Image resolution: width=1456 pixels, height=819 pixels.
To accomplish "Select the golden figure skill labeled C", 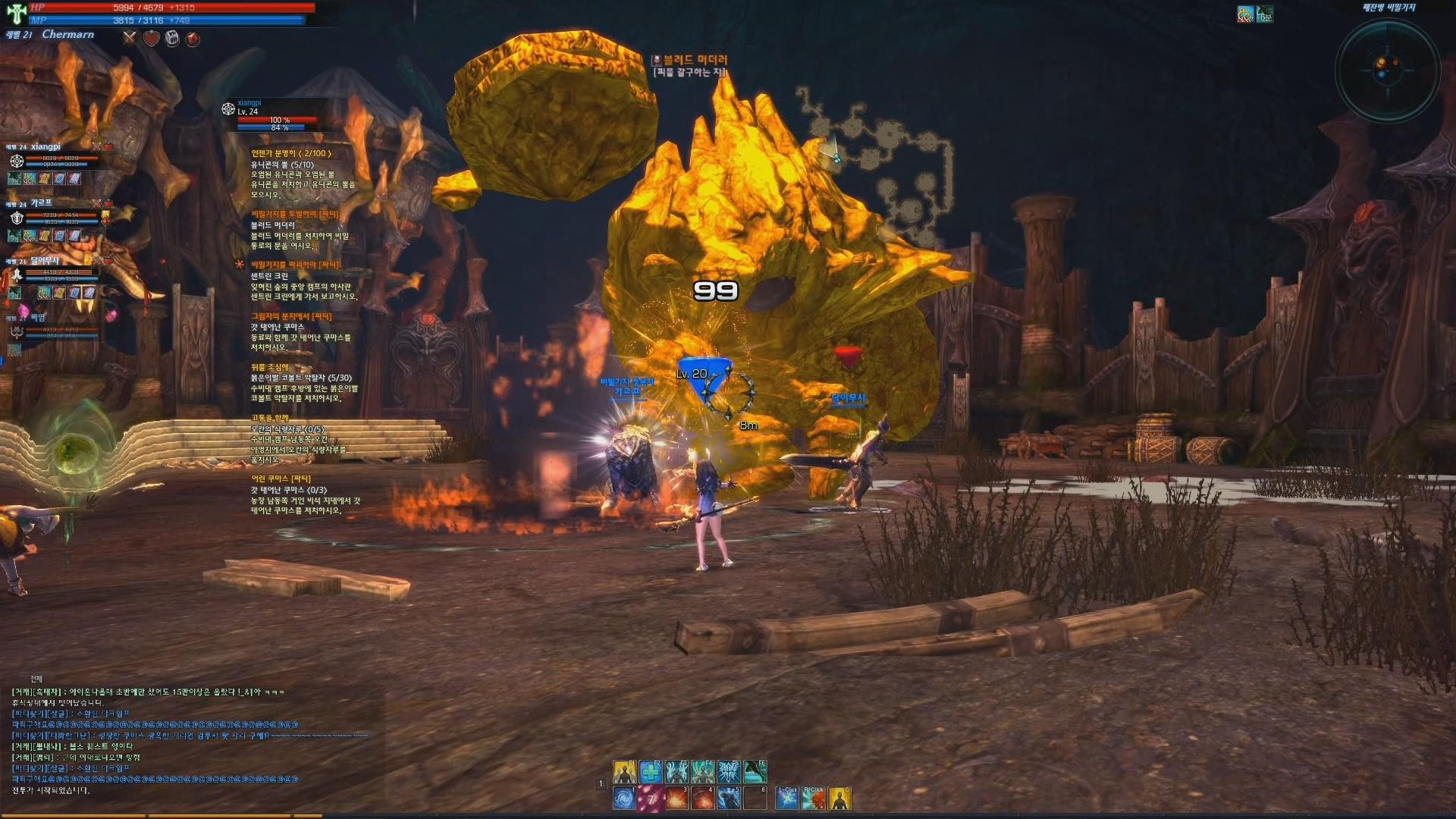I will (x=839, y=799).
